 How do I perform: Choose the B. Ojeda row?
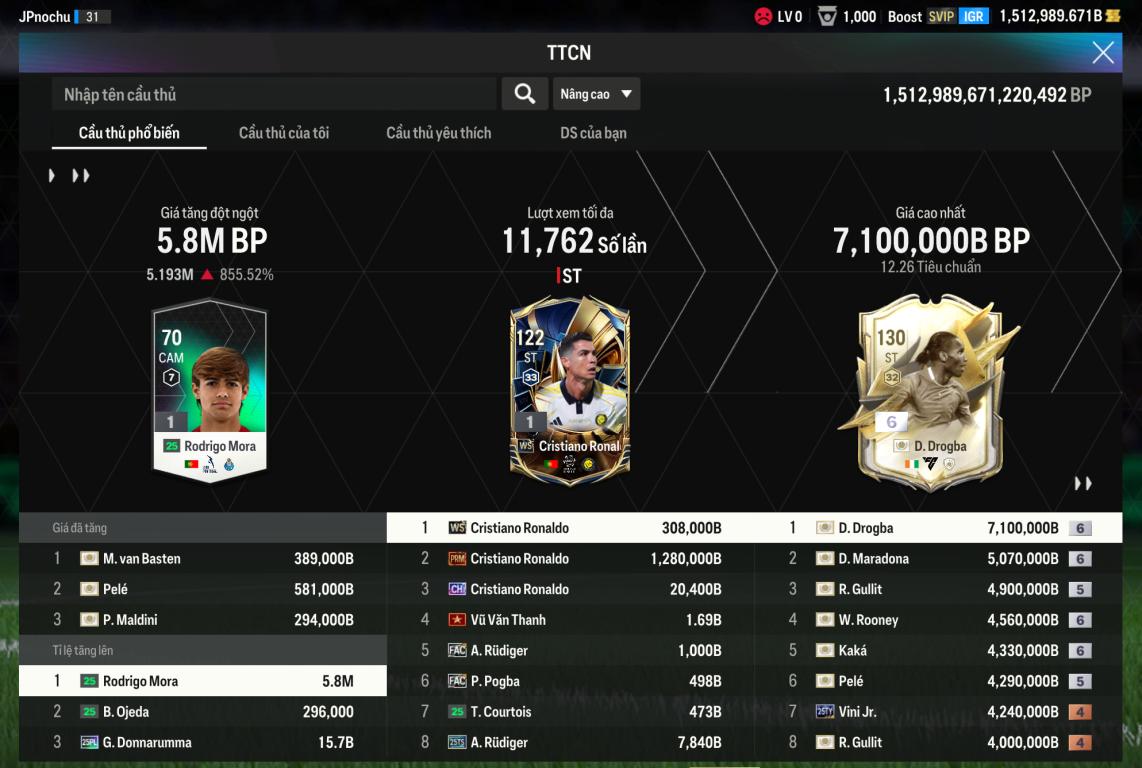pyautogui.click(x=203, y=712)
